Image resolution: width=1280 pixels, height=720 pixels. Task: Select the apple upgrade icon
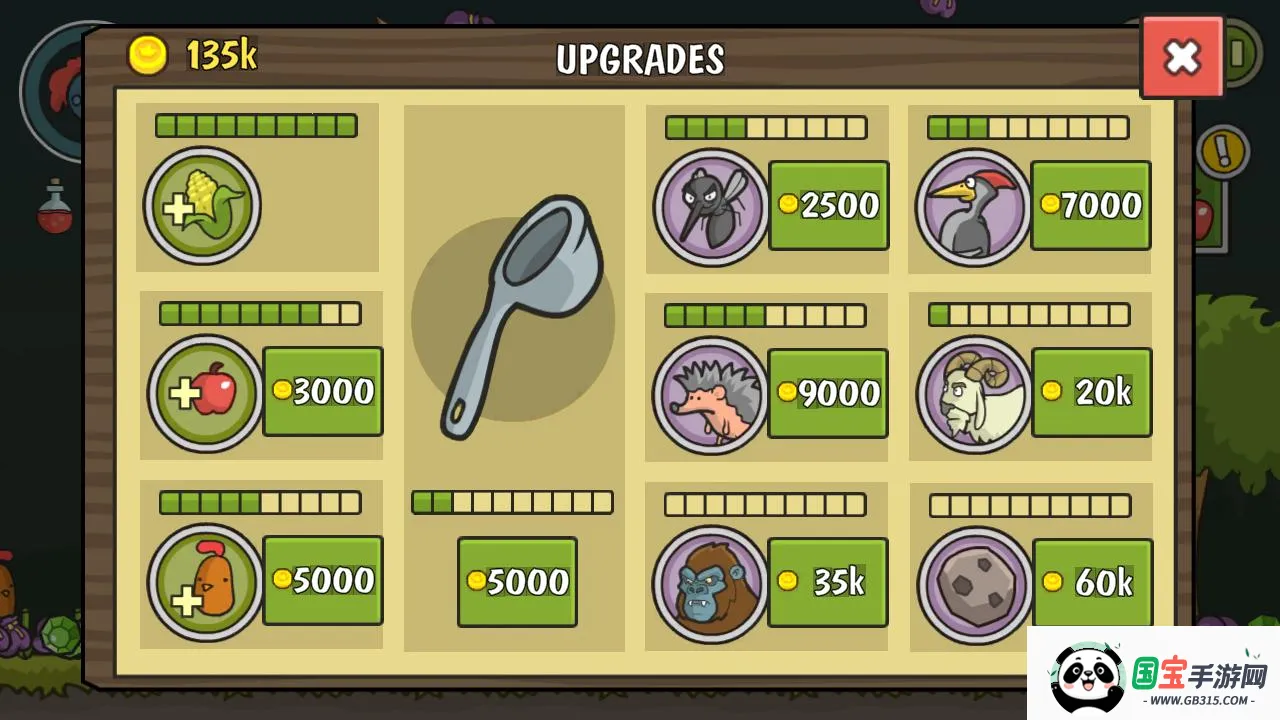click(205, 393)
